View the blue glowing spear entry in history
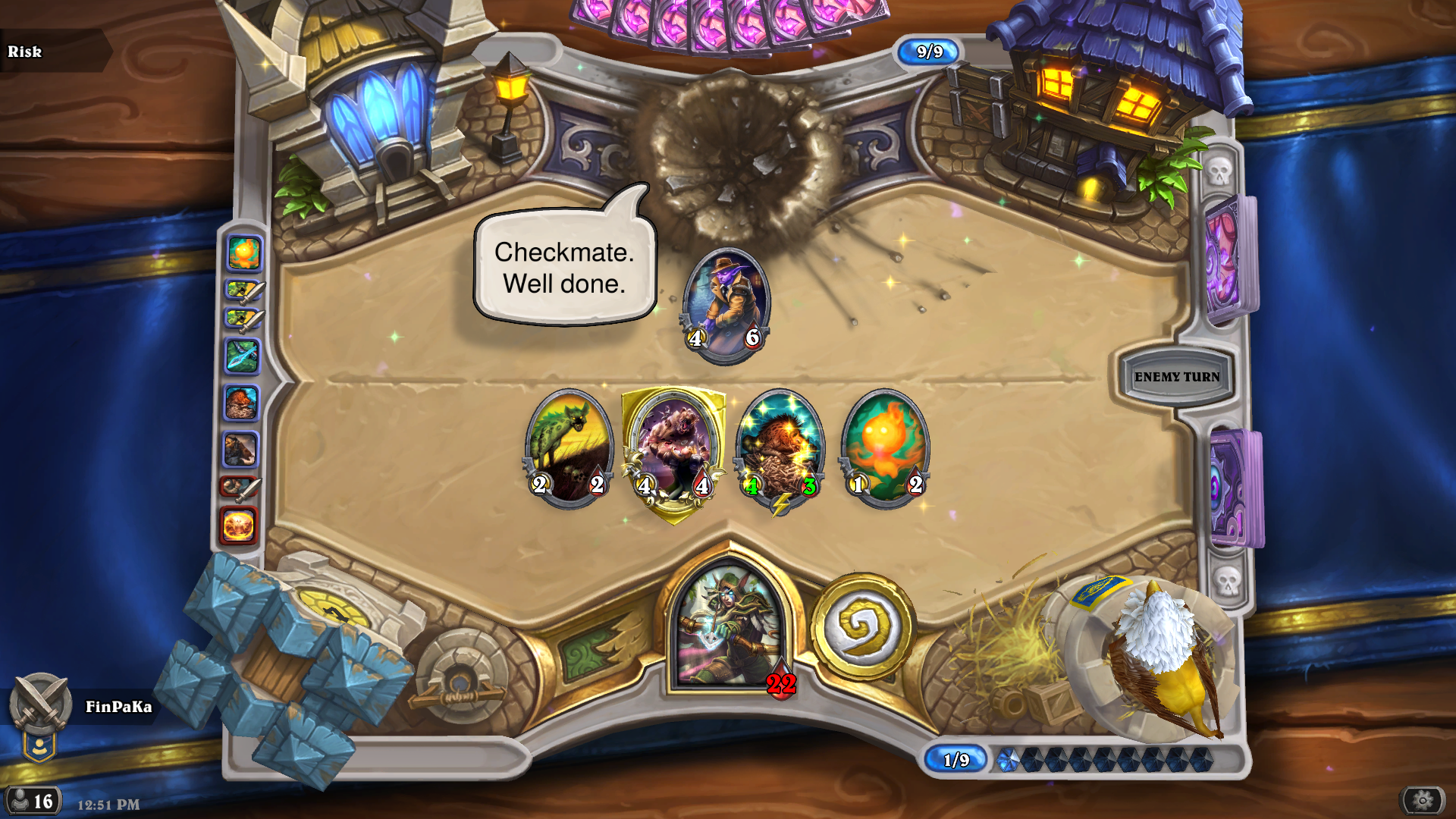 243,356
